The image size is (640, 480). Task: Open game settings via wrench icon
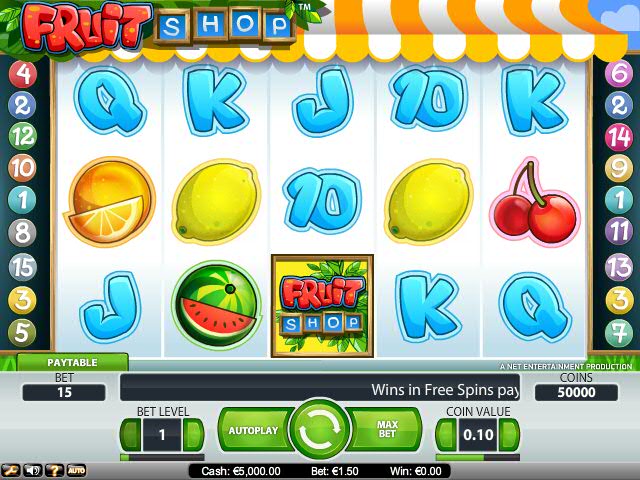[x=11, y=470]
